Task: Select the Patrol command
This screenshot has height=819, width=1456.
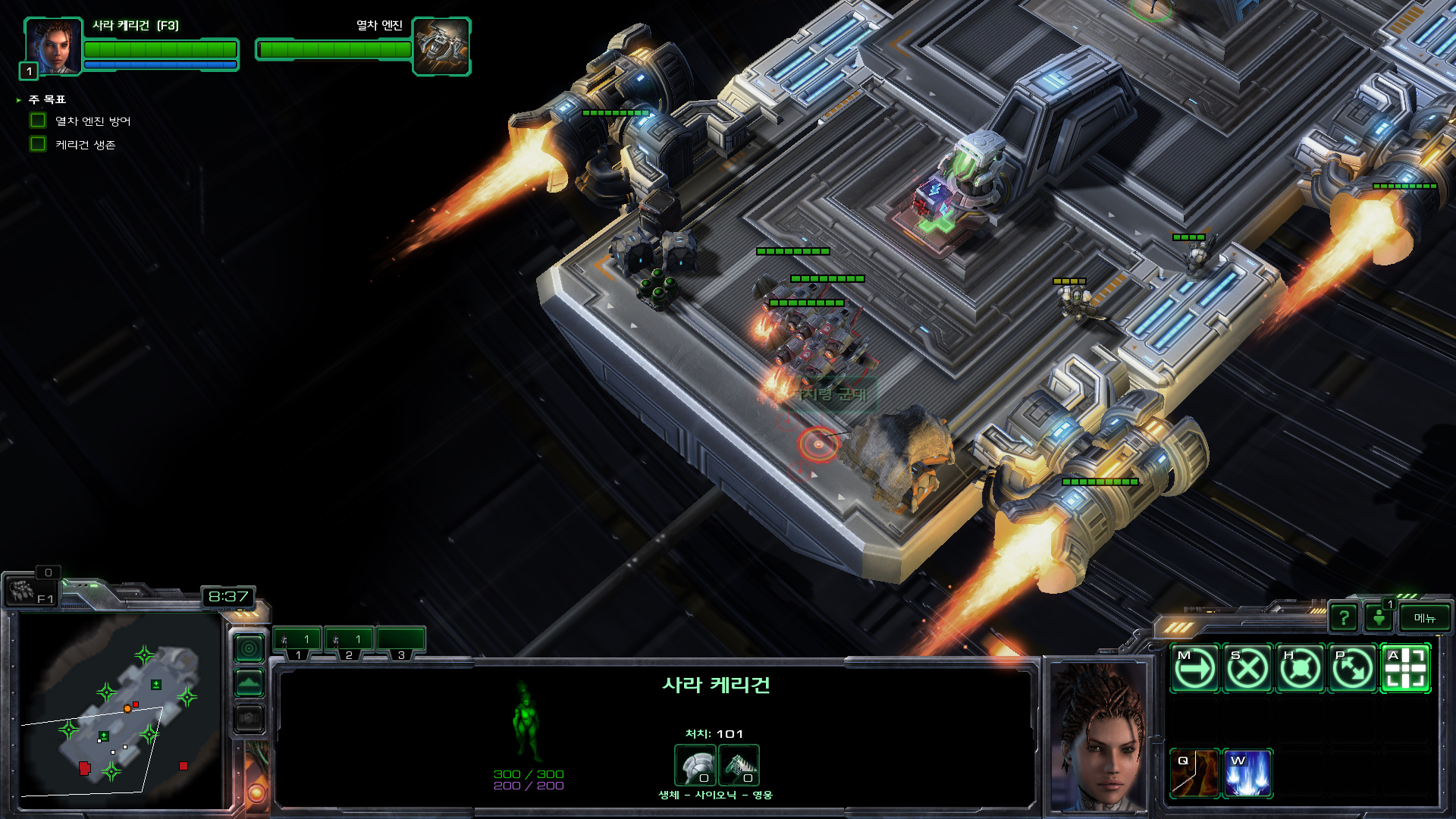Action: [1352, 669]
